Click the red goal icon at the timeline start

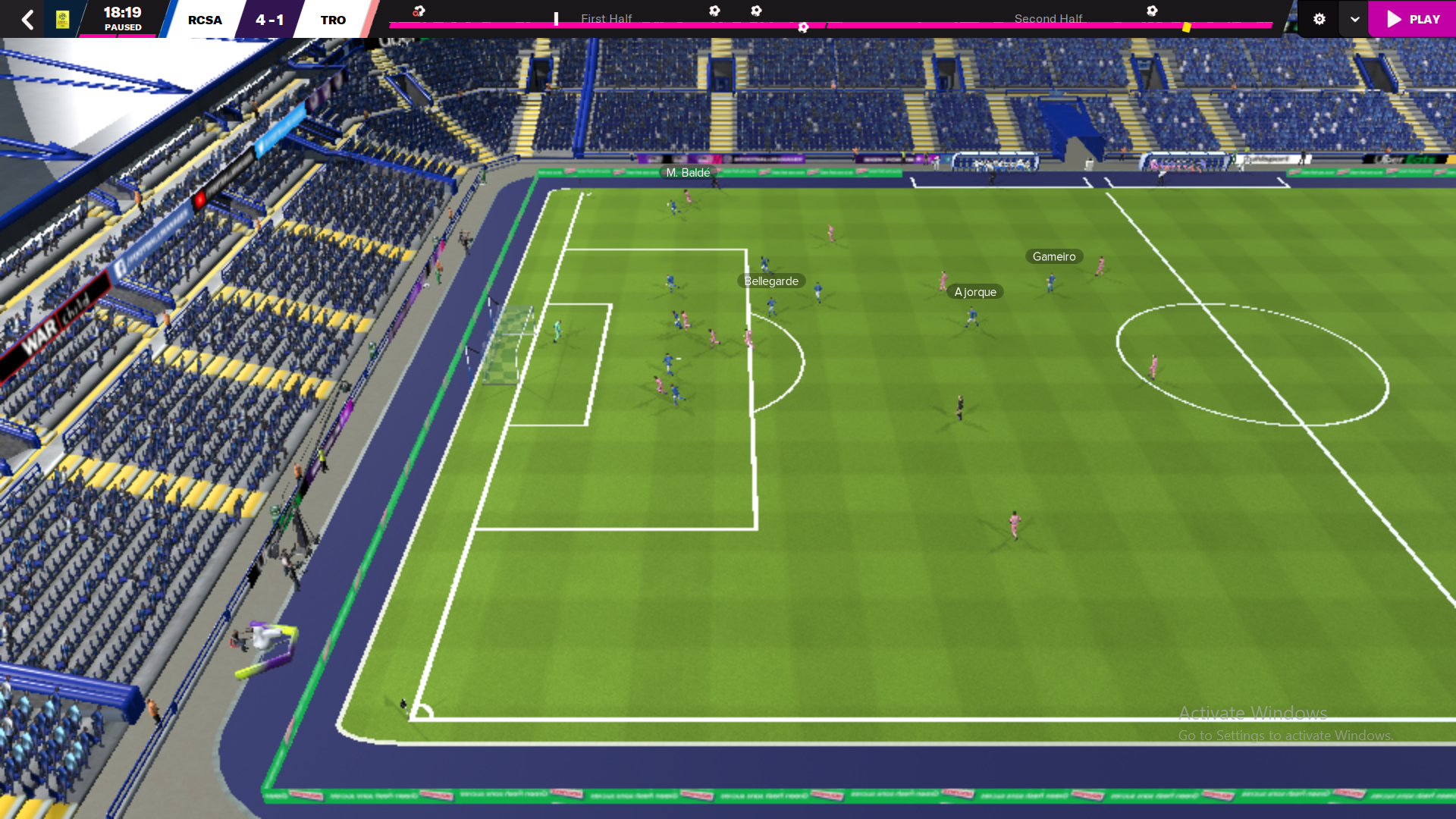419,10
